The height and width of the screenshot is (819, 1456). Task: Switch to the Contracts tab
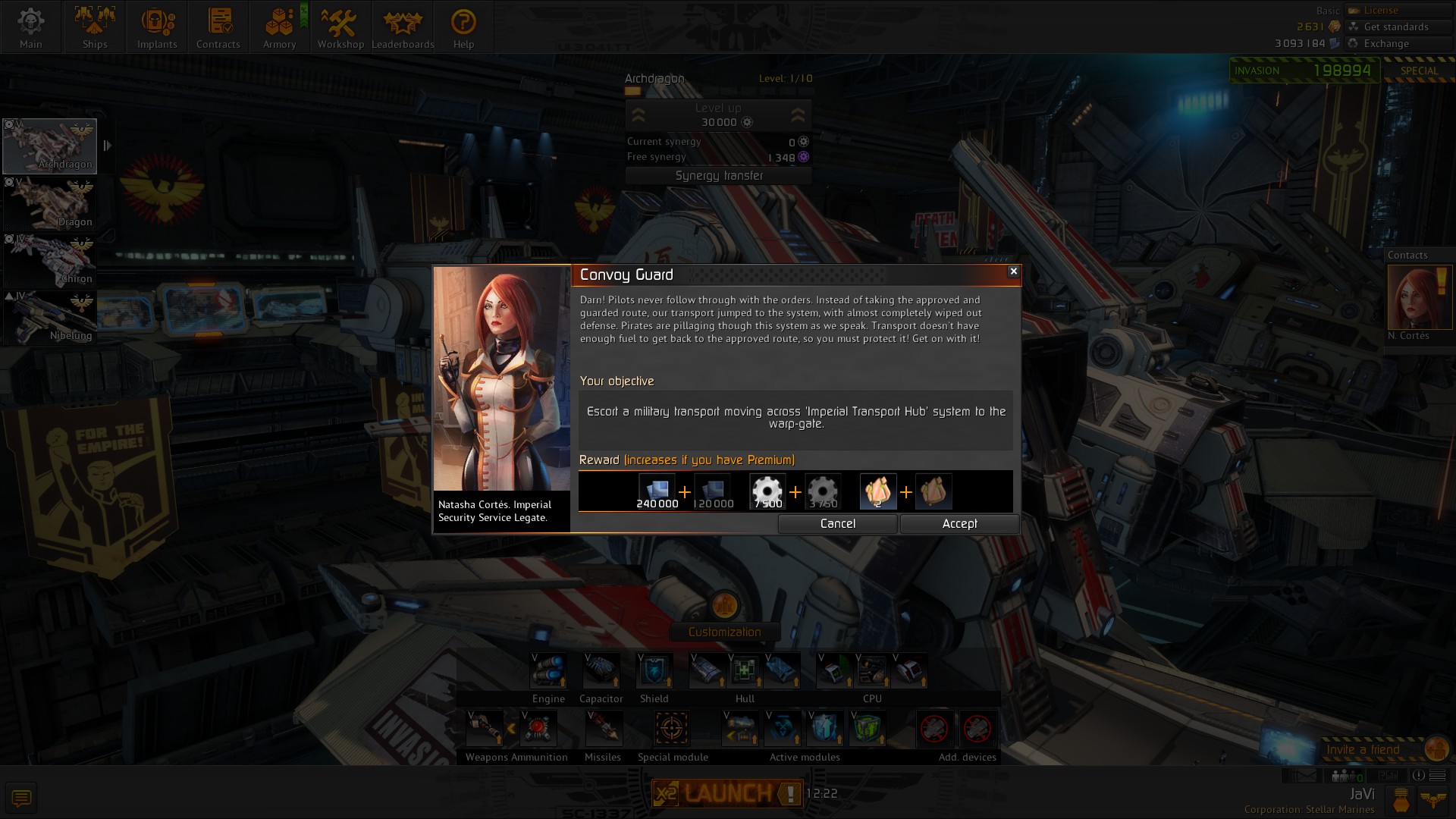(x=218, y=27)
